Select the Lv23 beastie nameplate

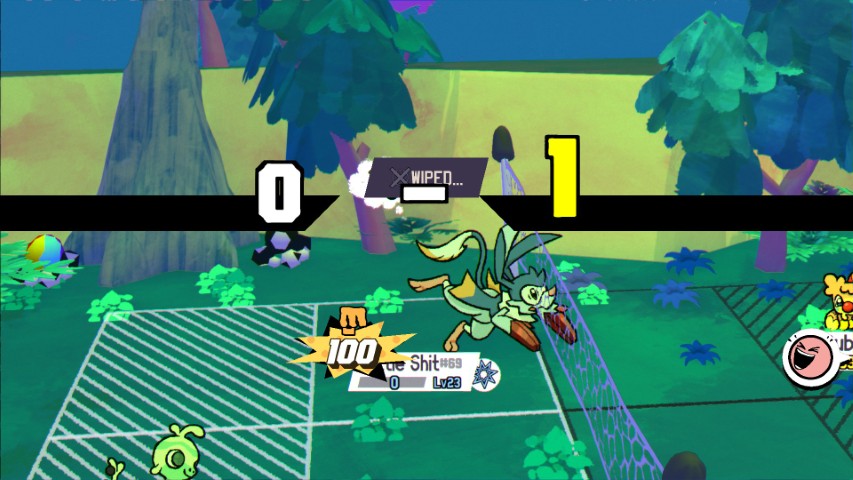click(x=422, y=374)
